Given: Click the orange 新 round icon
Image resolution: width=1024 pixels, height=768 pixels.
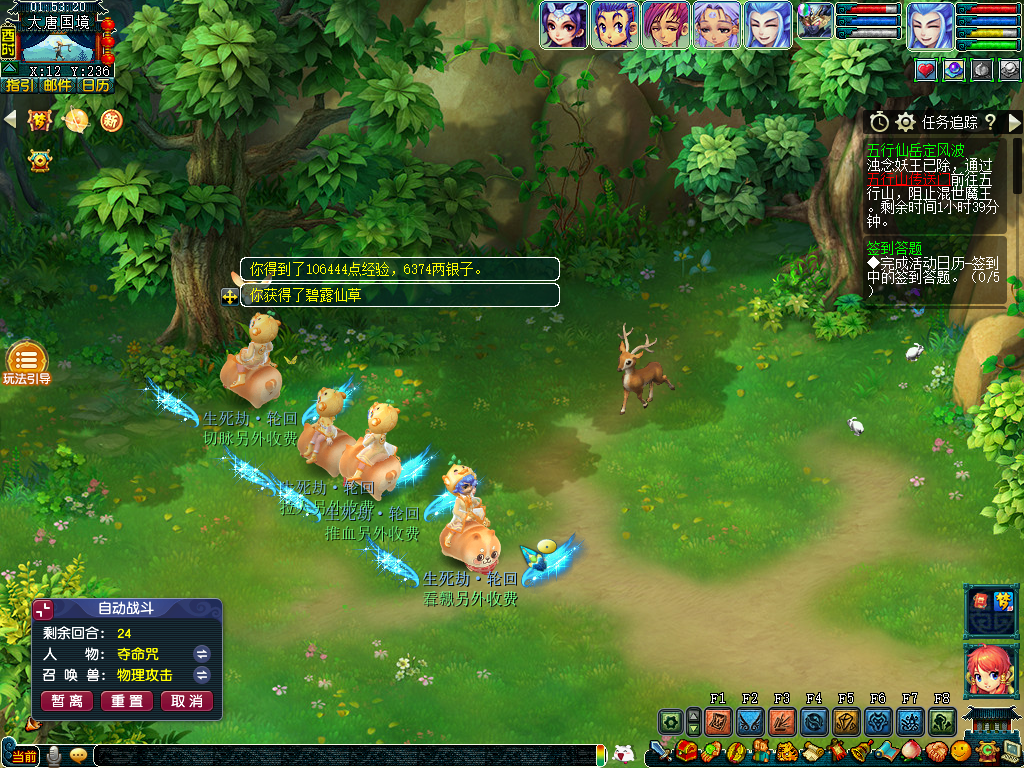Looking at the screenshot, I should tap(110, 120).
